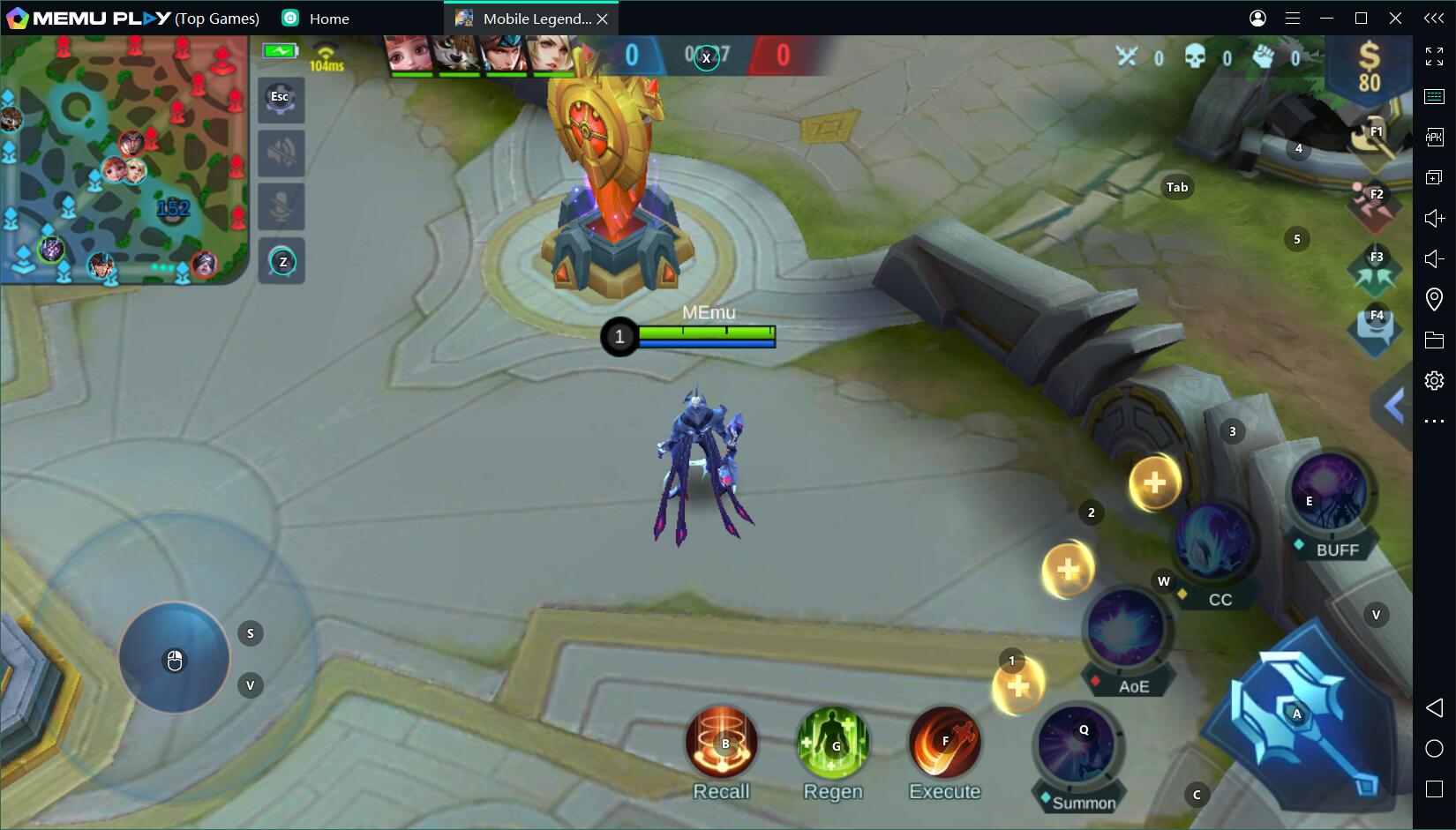This screenshot has height=830, width=1456.
Task: Switch to the Home tab
Action: pyautogui.click(x=328, y=19)
